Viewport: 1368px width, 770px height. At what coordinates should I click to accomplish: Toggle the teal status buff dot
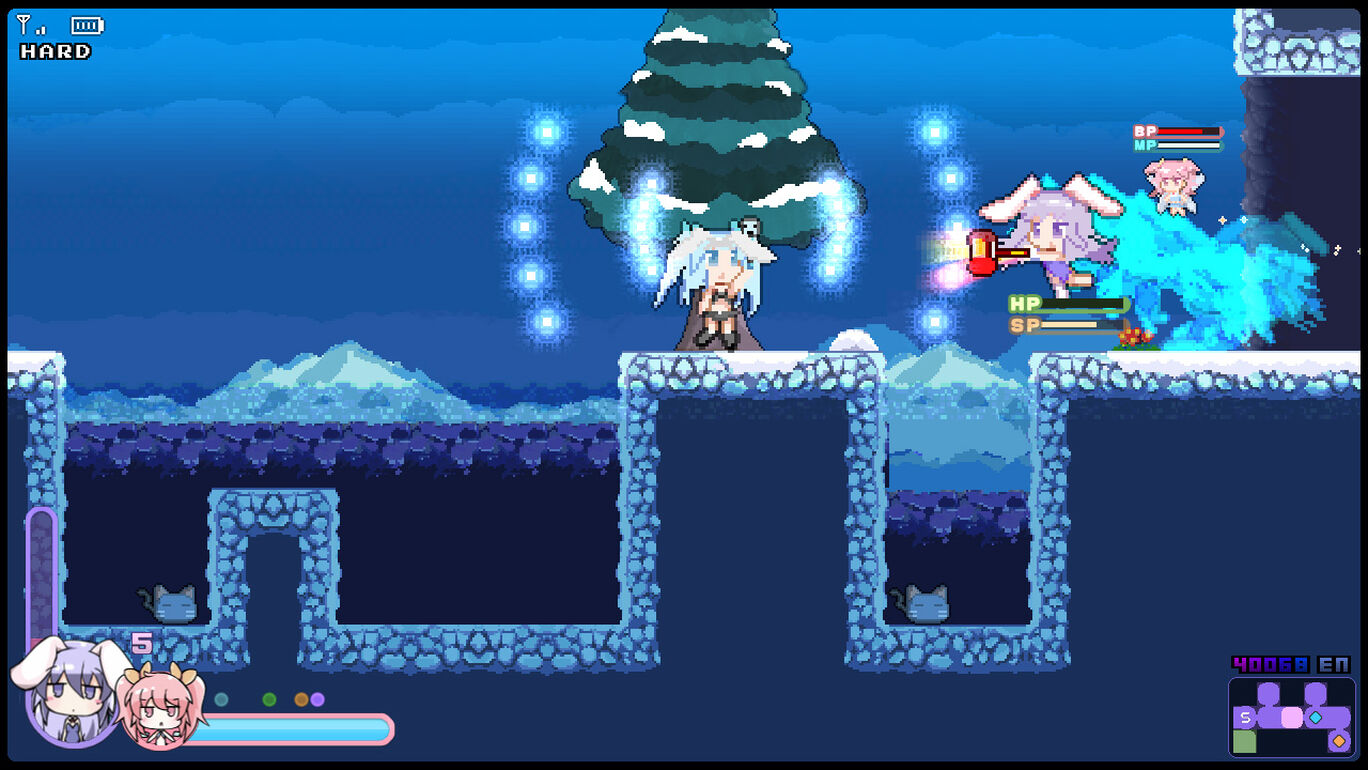click(x=220, y=699)
